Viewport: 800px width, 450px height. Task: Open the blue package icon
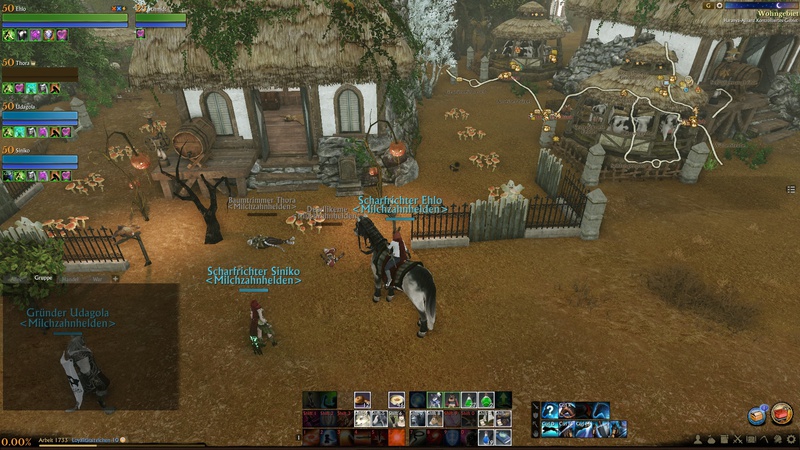pyautogui.click(x=757, y=416)
